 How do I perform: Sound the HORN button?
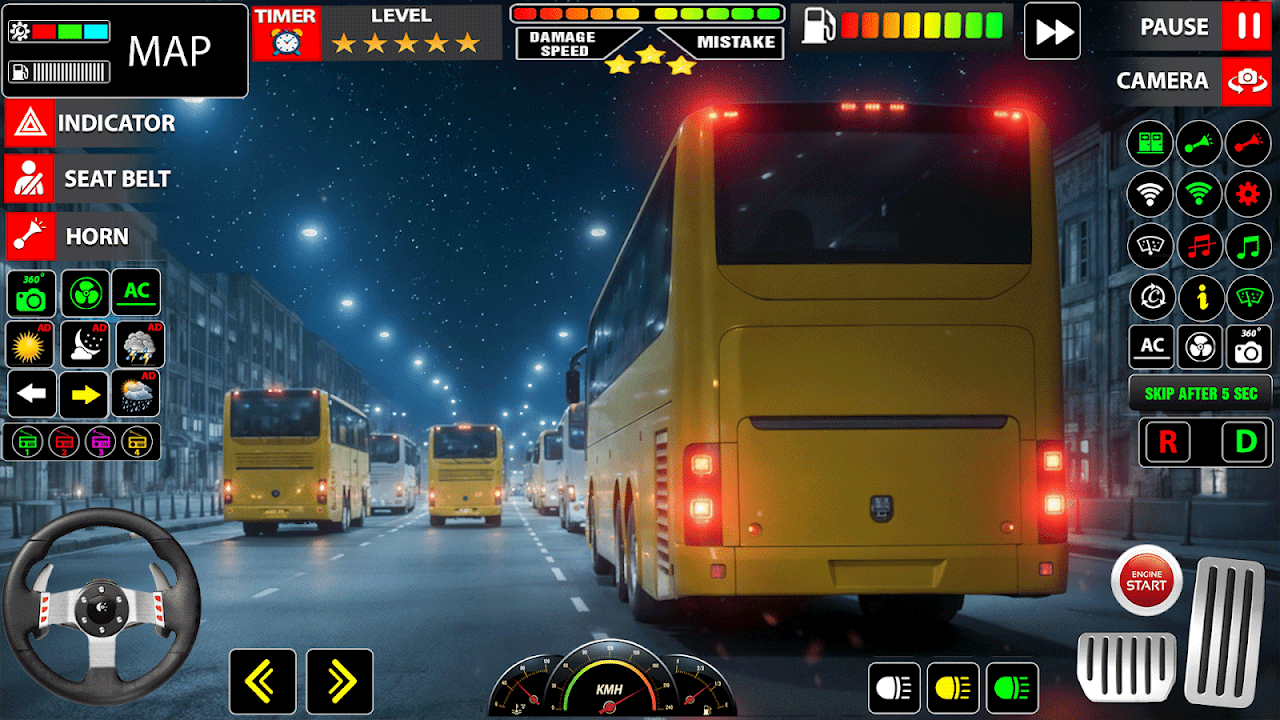29,237
